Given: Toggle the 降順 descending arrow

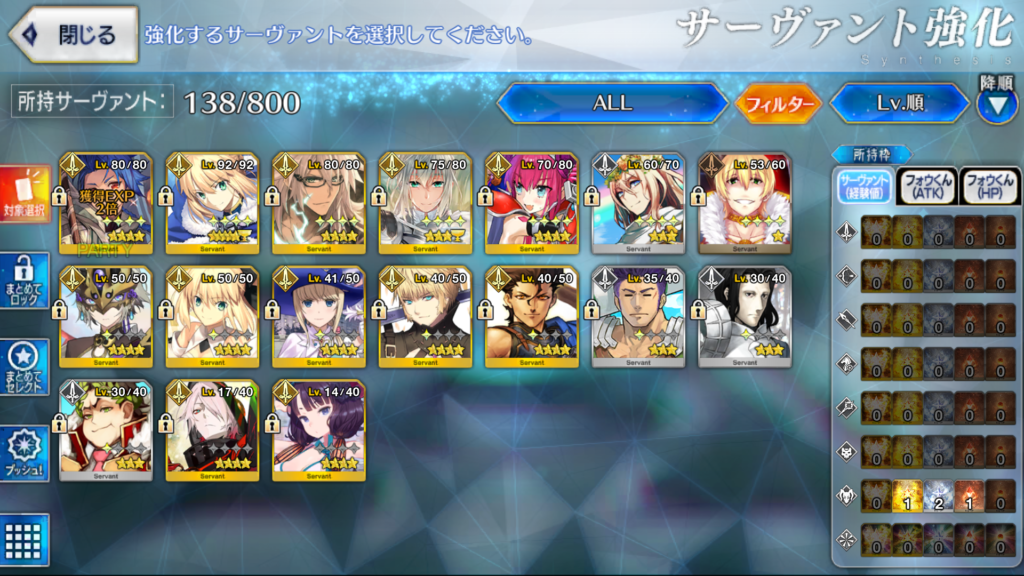Looking at the screenshot, I should coord(996,102).
